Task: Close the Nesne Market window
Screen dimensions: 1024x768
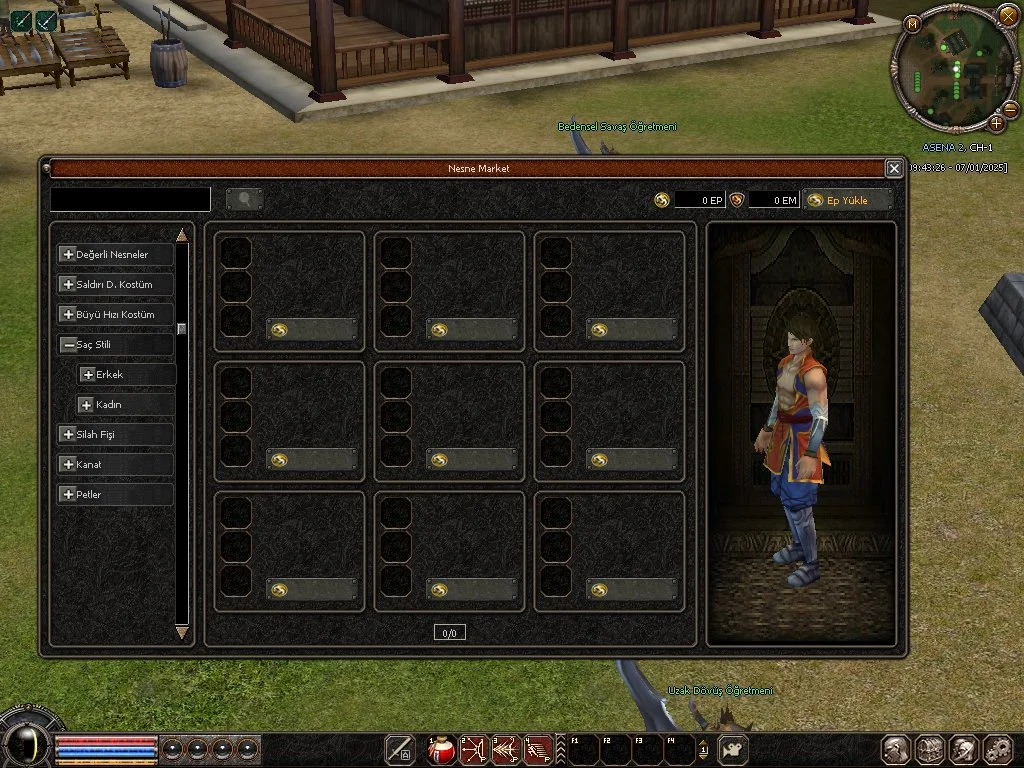Action: tap(894, 168)
